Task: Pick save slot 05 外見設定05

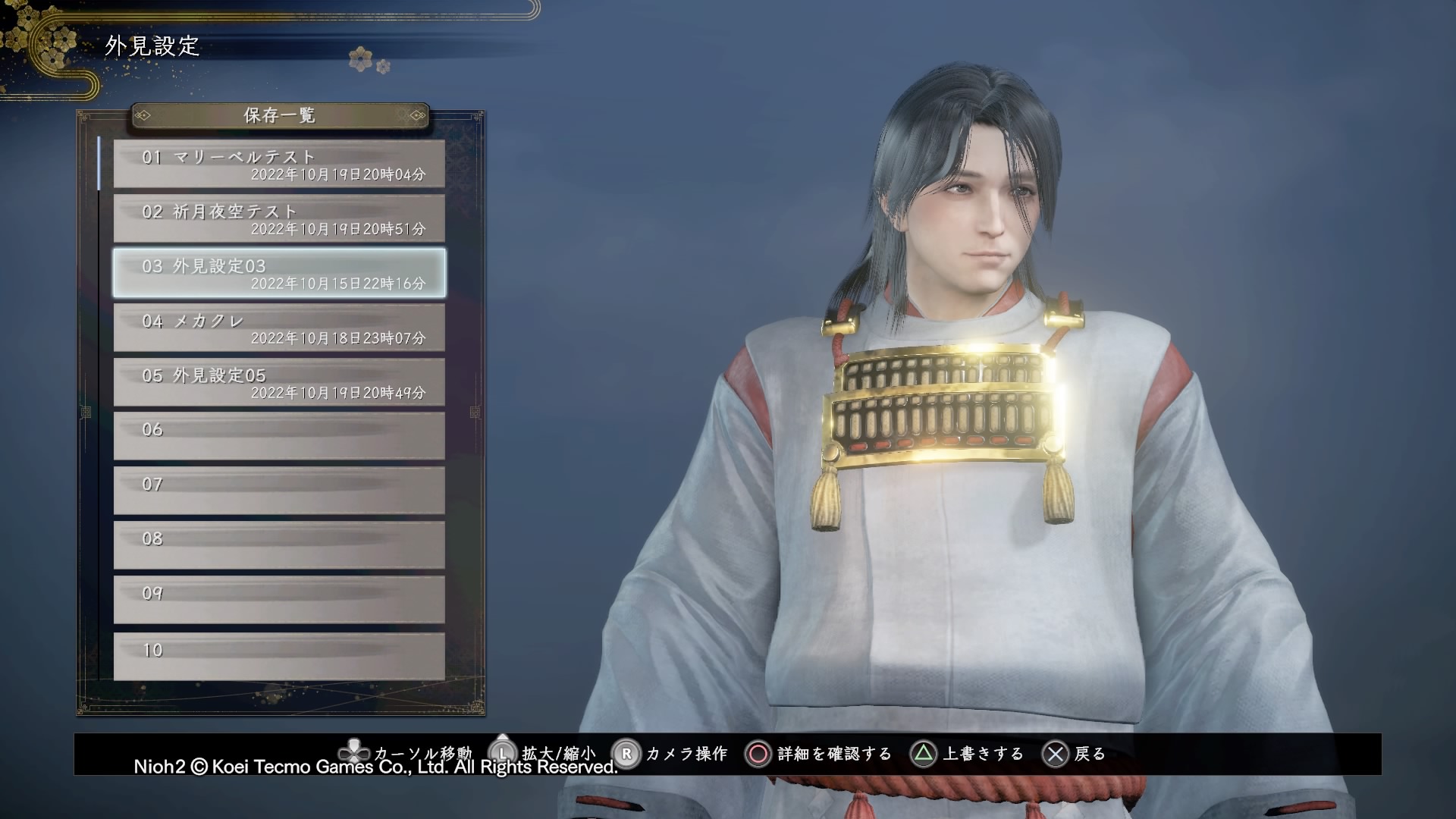Action: 279,382
